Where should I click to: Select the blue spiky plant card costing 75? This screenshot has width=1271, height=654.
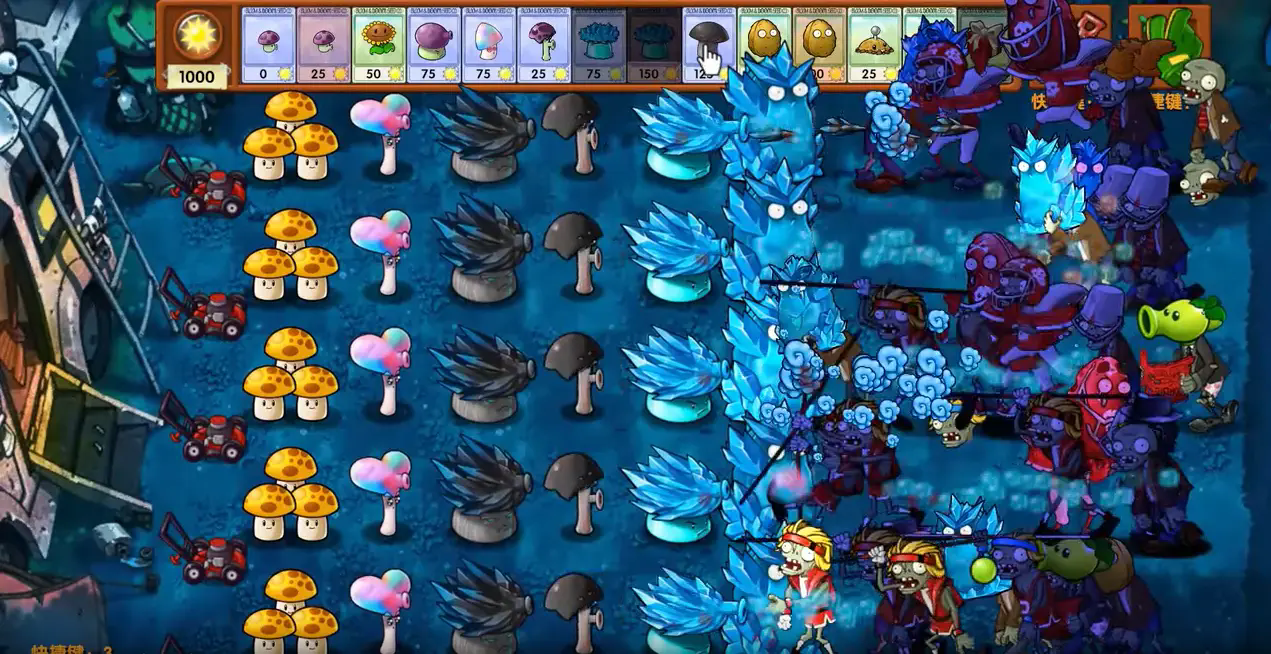[598, 46]
